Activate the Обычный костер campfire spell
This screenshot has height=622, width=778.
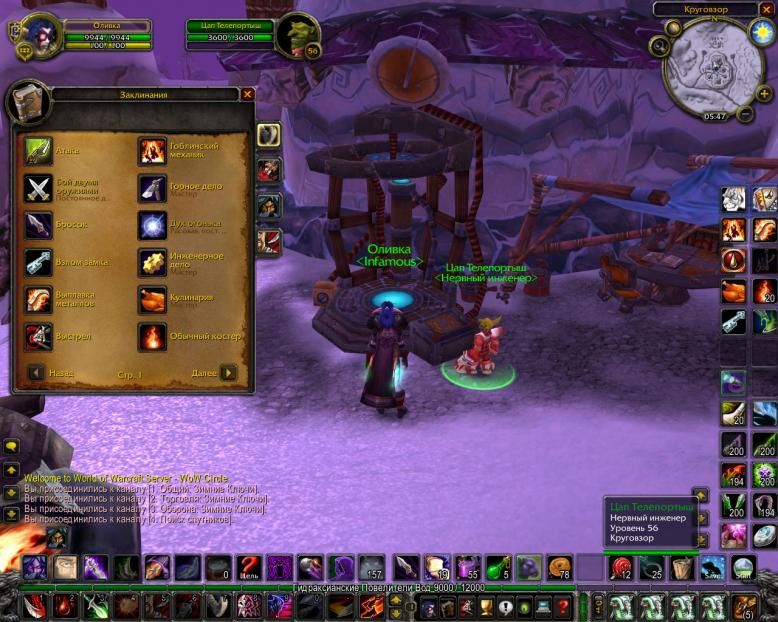pyautogui.click(x=152, y=336)
